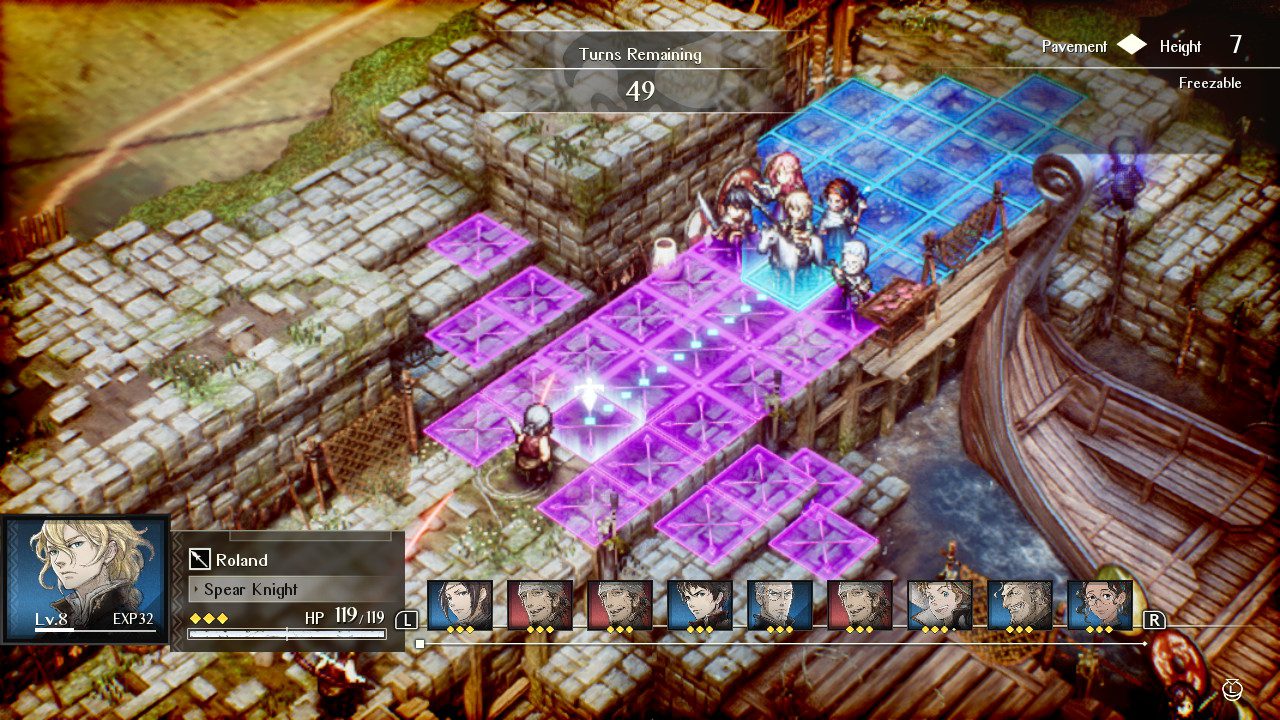This screenshot has height=720, width=1280.
Task: Click the Spear Knight class label
Action: pos(250,589)
